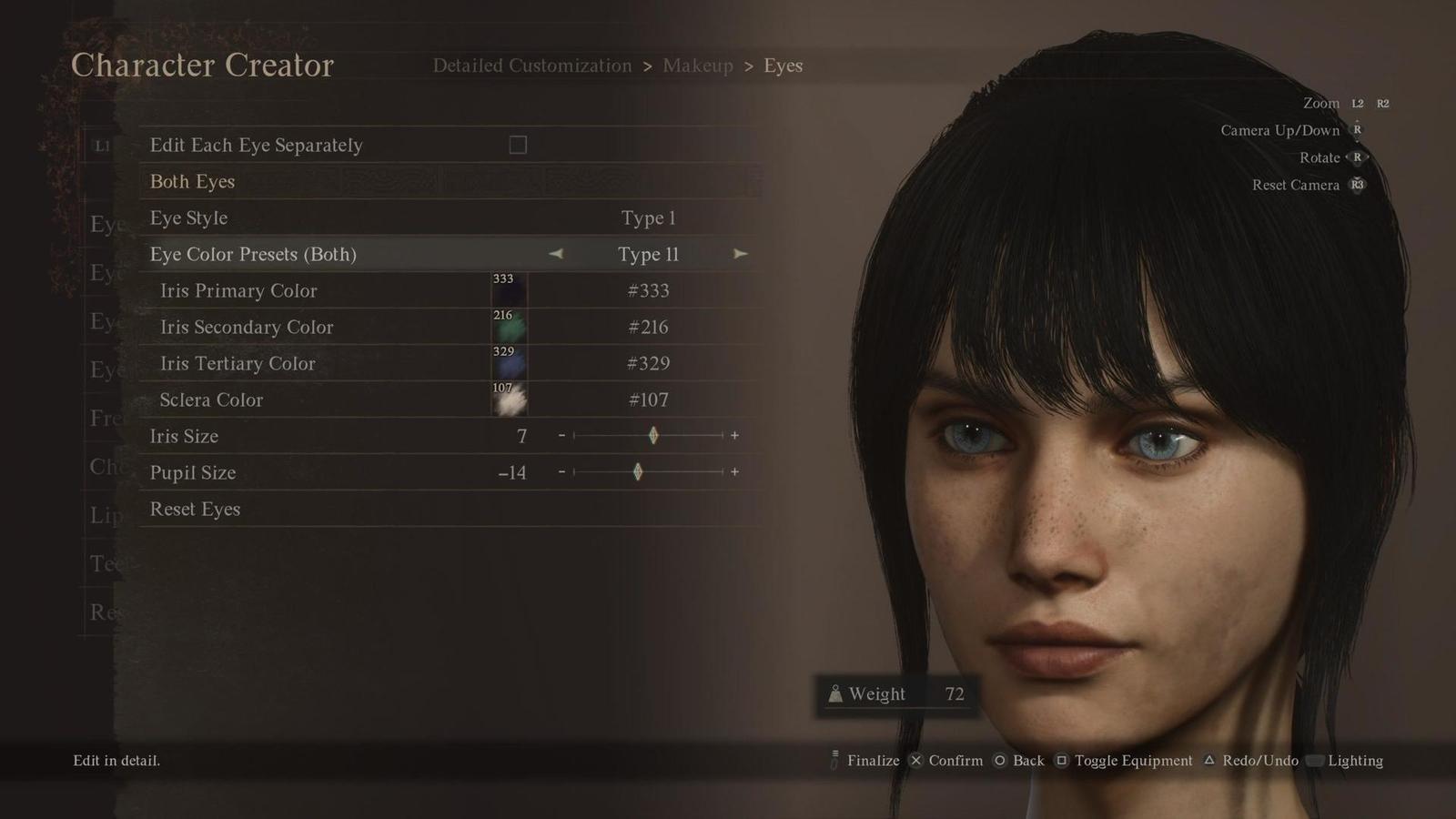Toggle the Edit Each Eye Separately checkbox

coord(518,145)
